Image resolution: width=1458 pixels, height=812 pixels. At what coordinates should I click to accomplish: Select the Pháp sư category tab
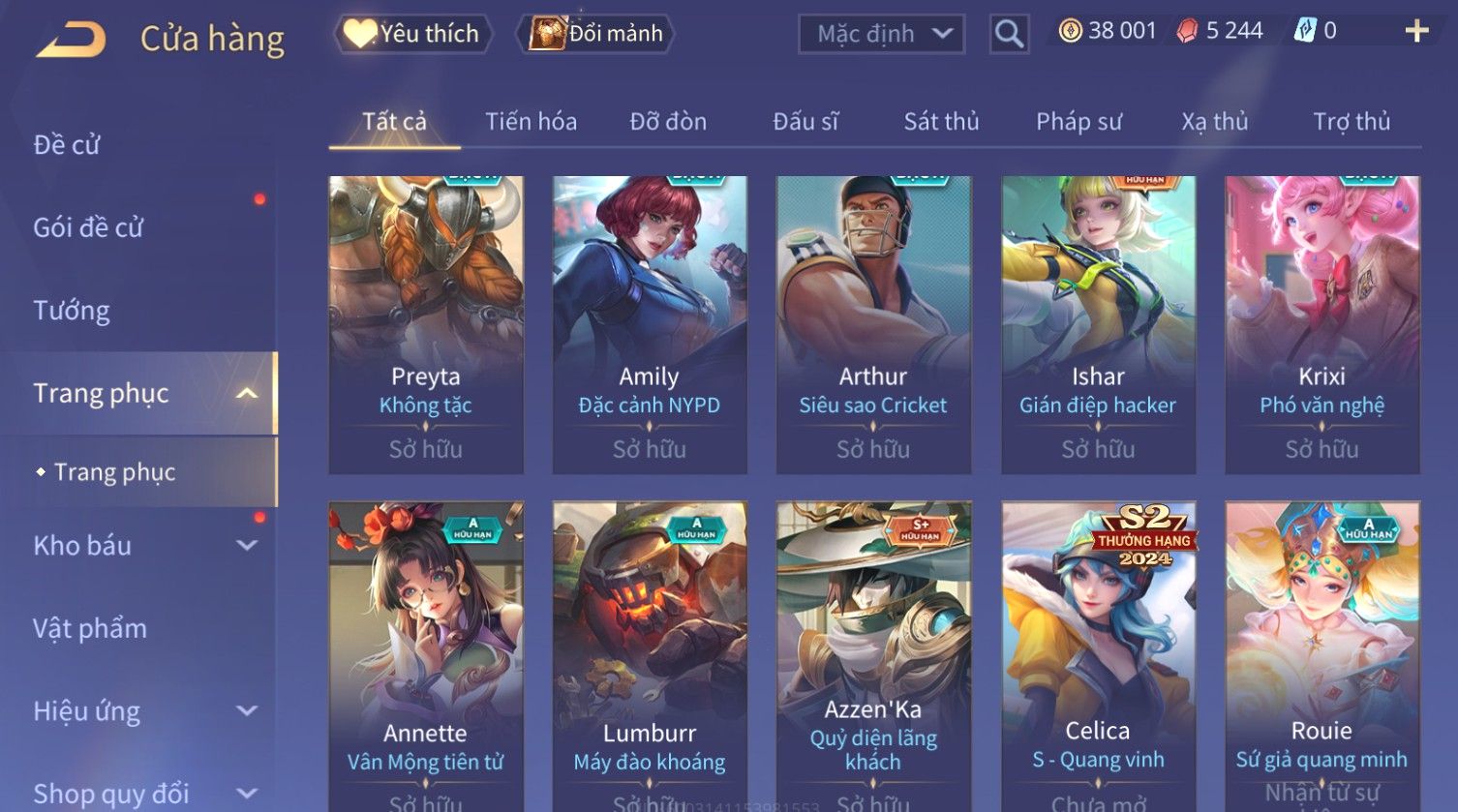(1078, 122)
